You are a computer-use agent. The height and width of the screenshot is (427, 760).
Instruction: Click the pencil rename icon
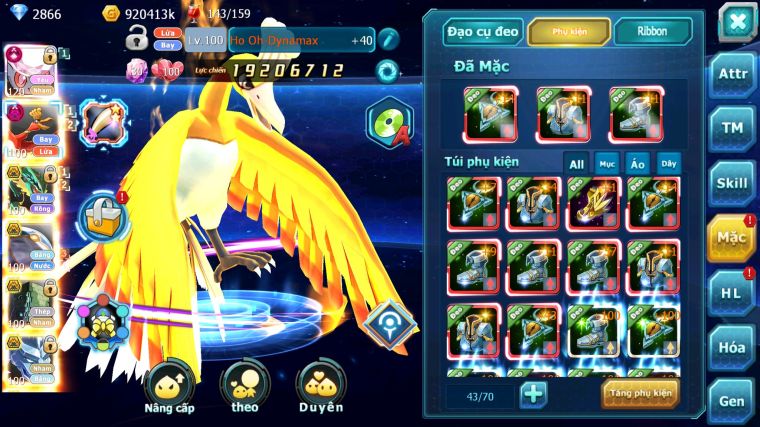pyautogui.click(x=388, y=40)
